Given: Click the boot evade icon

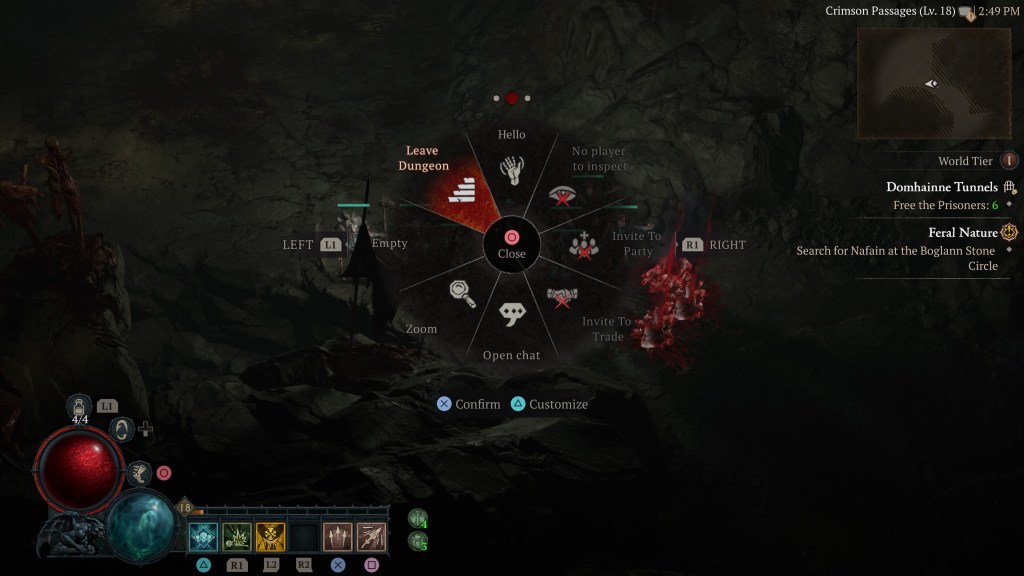Looking at the screenshot, I should pyautogui.click(x=138, y=473).
